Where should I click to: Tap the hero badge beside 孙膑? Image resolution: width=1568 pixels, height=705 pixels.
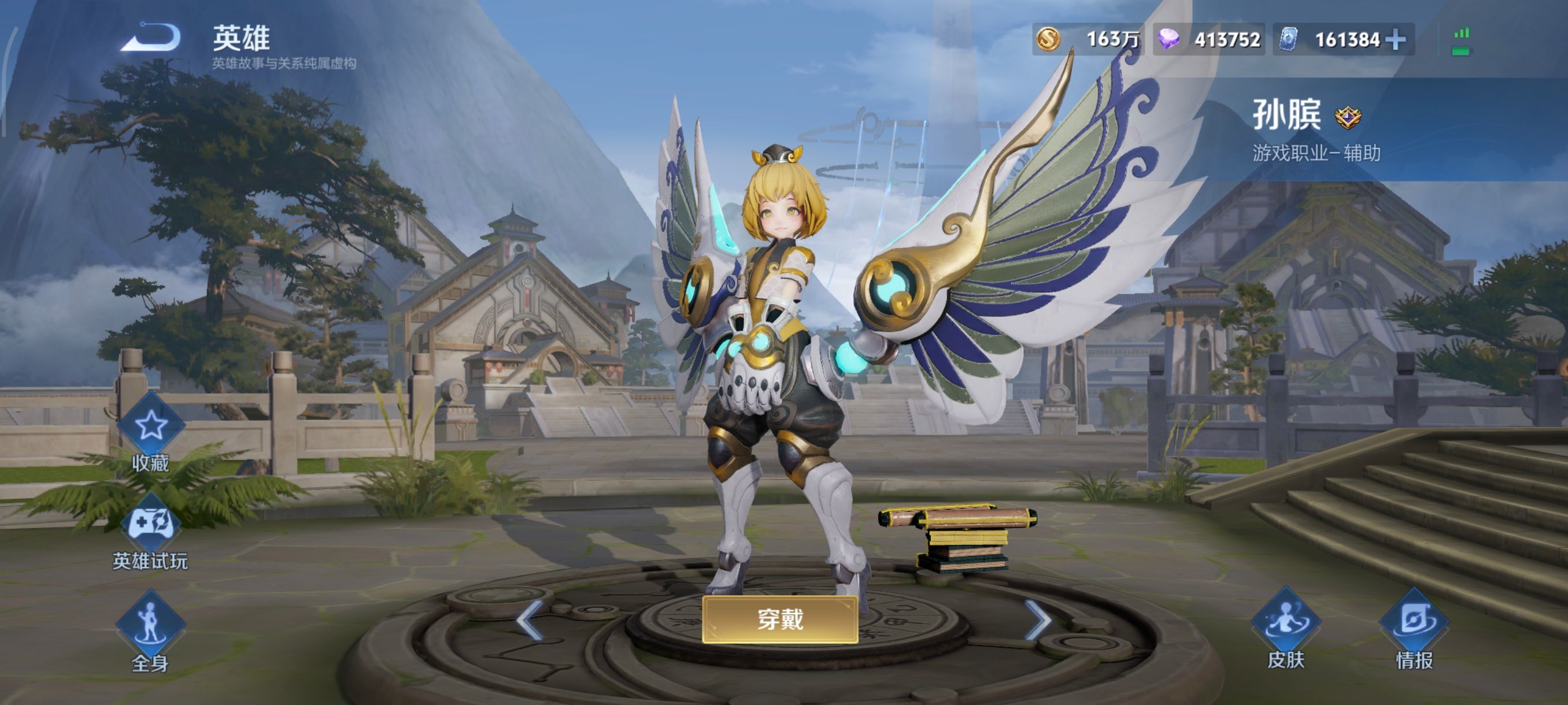pos(1348,117)
